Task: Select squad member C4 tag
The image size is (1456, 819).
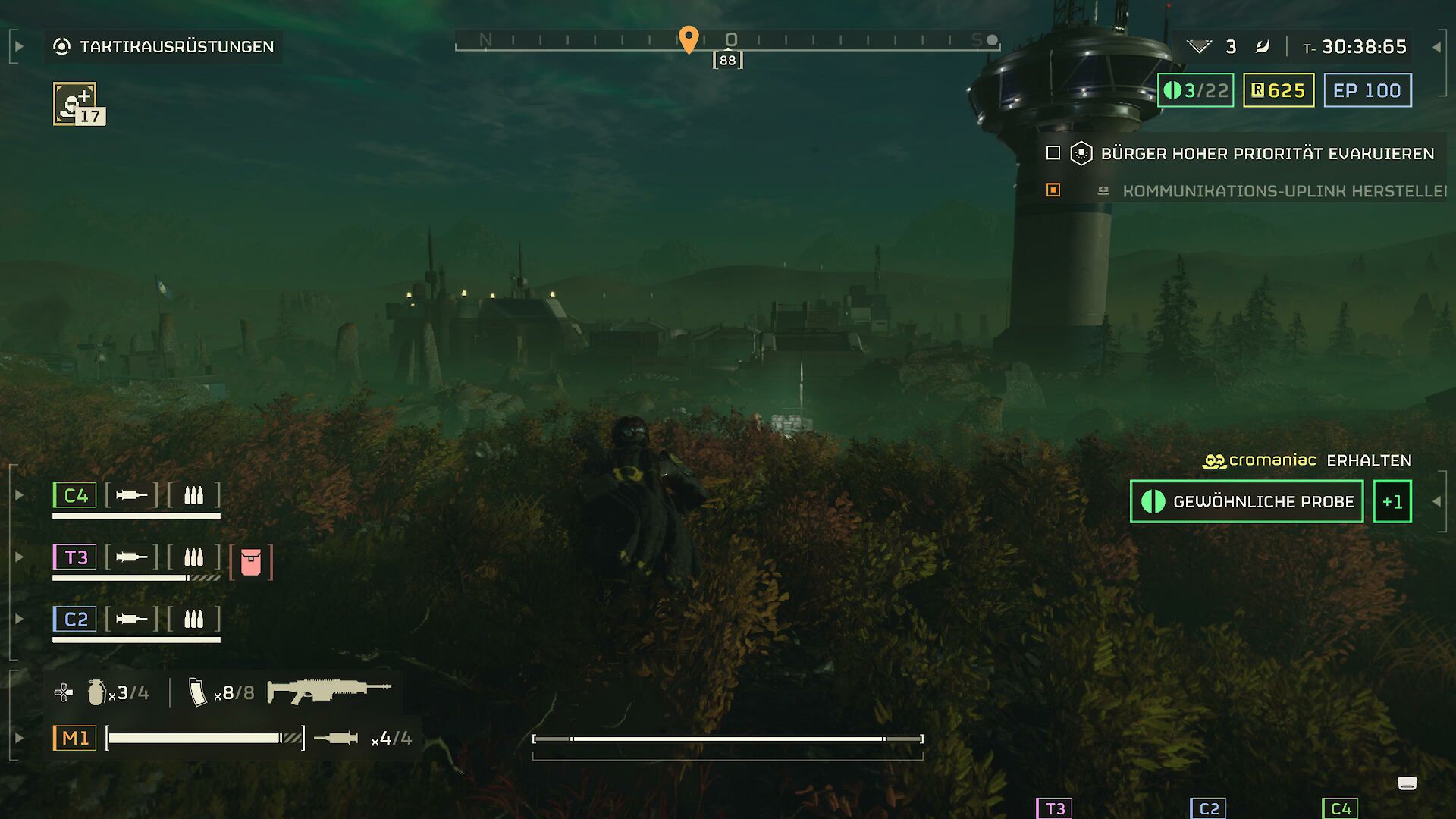Action: (75, 496)
